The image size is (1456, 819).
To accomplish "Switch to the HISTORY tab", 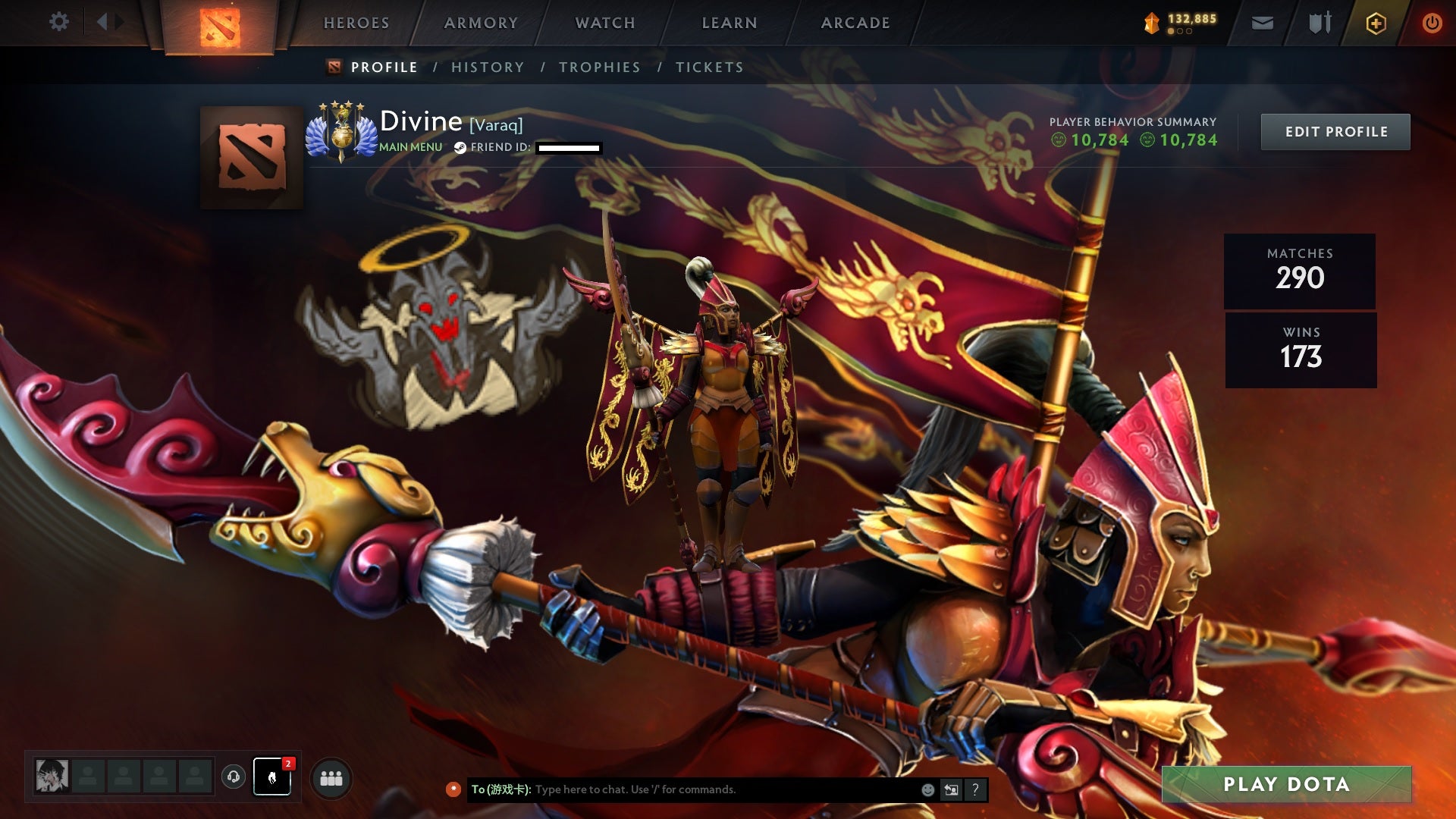I will (x=487, y=67).
